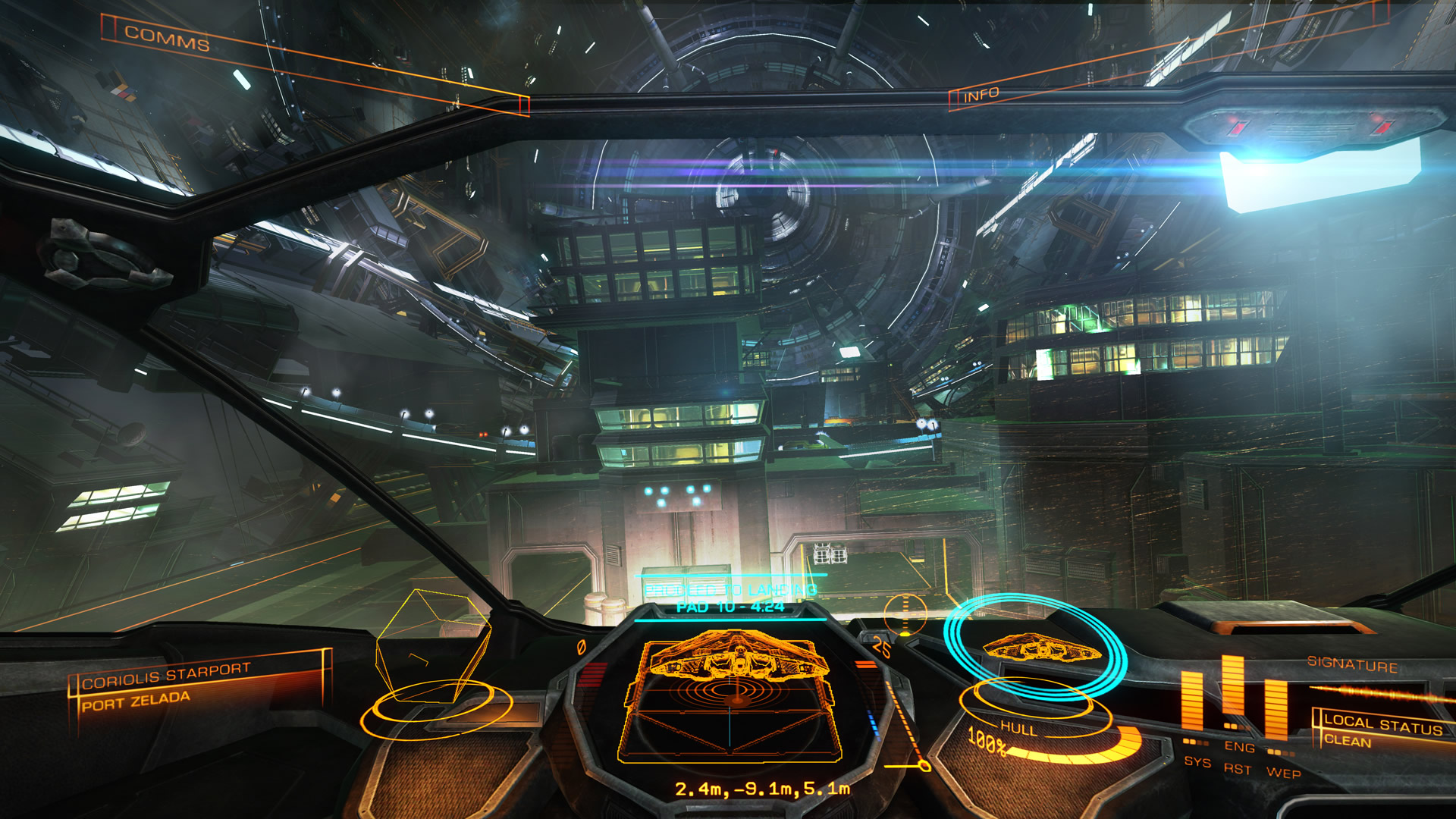This screenshot has height=819, width=1456.
Task: Boost power to ENG
Action: (x=1239, y=747)
